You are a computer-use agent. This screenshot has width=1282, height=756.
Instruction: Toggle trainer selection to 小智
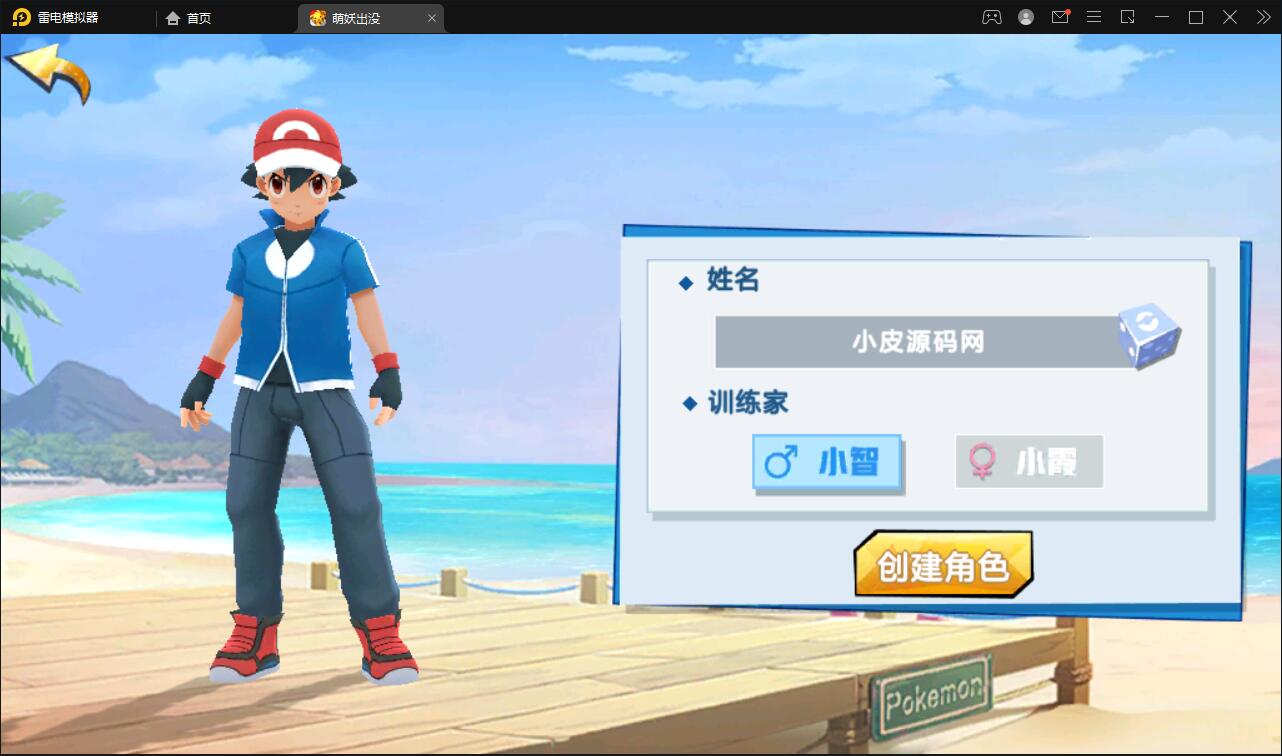pyautogui.click(x=827, y=462)
